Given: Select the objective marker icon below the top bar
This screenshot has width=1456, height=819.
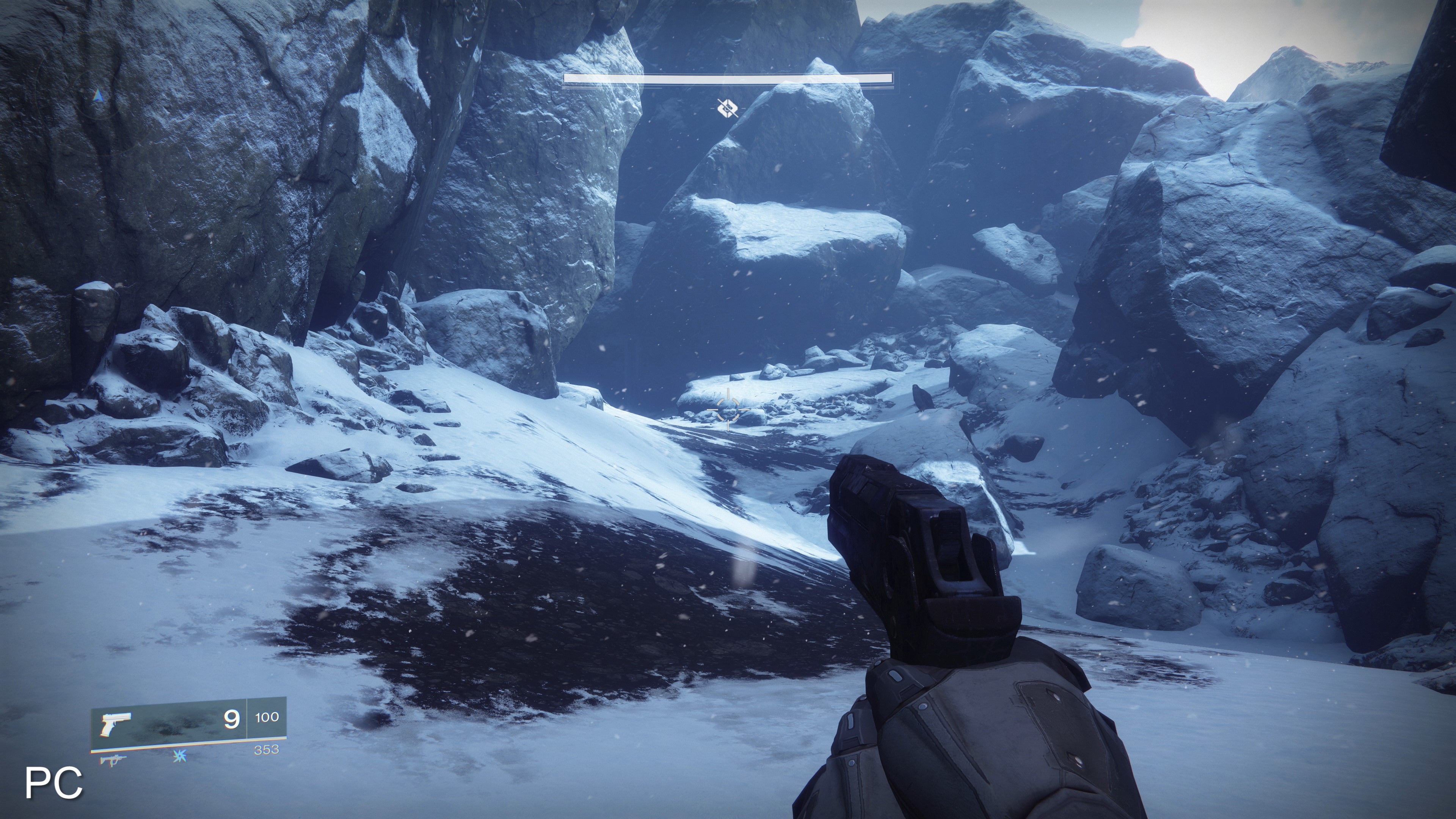Looking at the screenshot, I should 728,107.
